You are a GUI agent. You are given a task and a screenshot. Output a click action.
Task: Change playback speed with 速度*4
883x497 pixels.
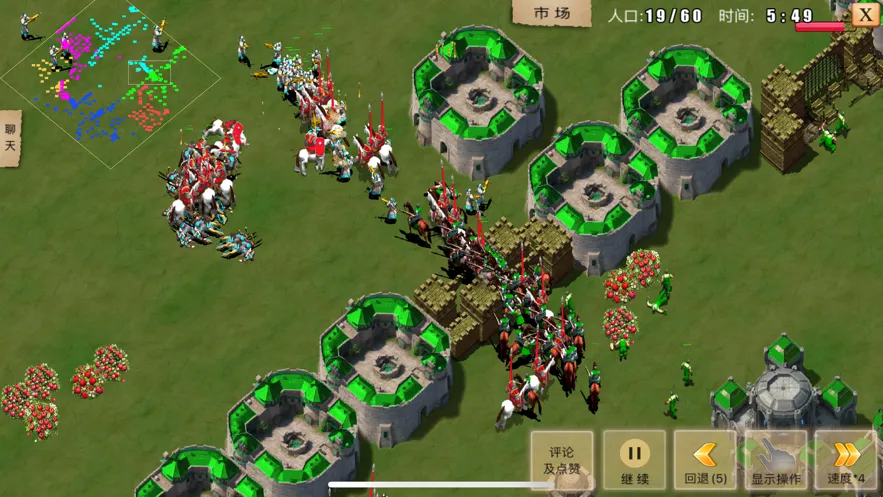click(847, 460)
